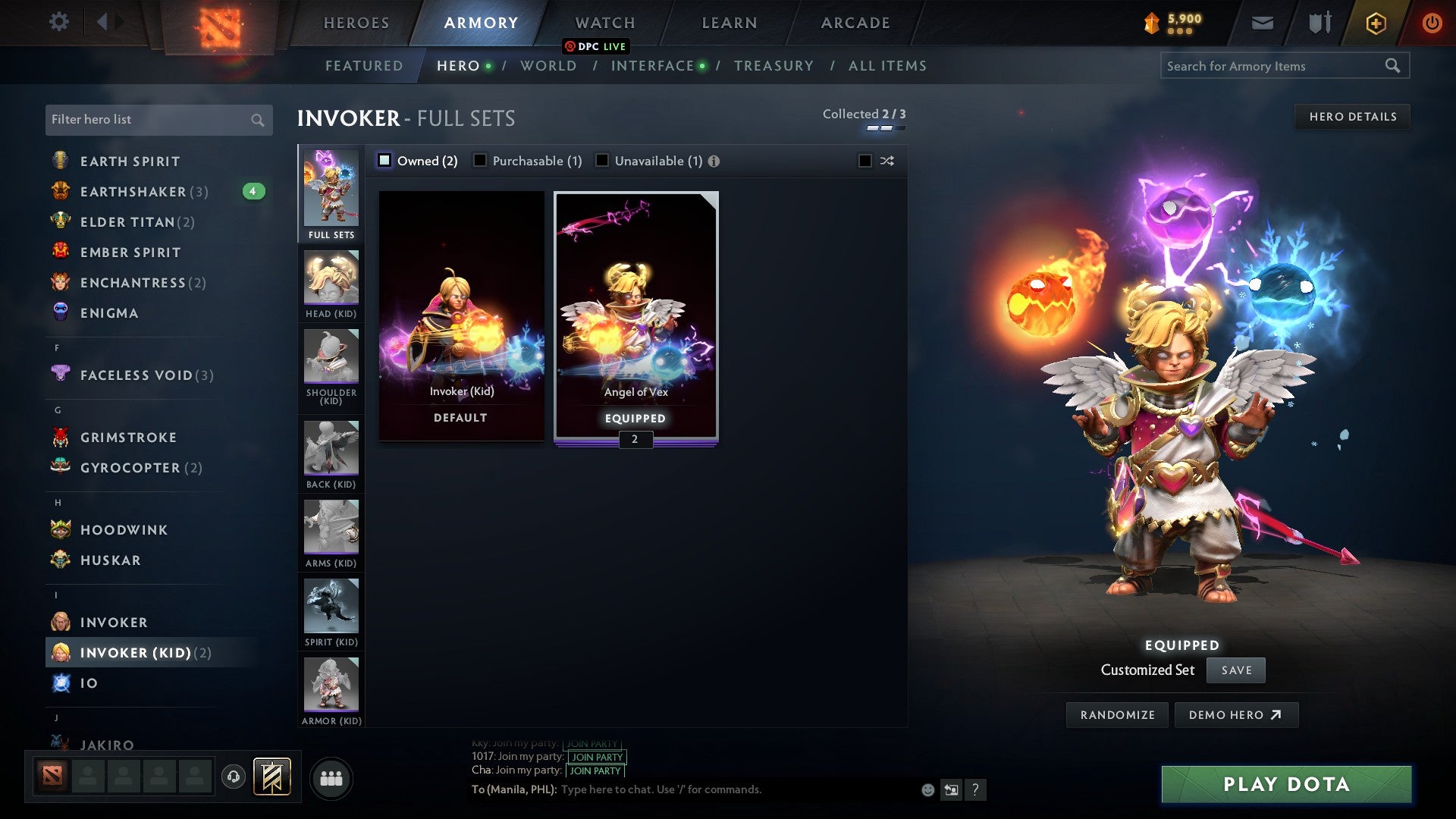Open the friends list icon near chat
1456x819 pixels.
click(331, 777)
